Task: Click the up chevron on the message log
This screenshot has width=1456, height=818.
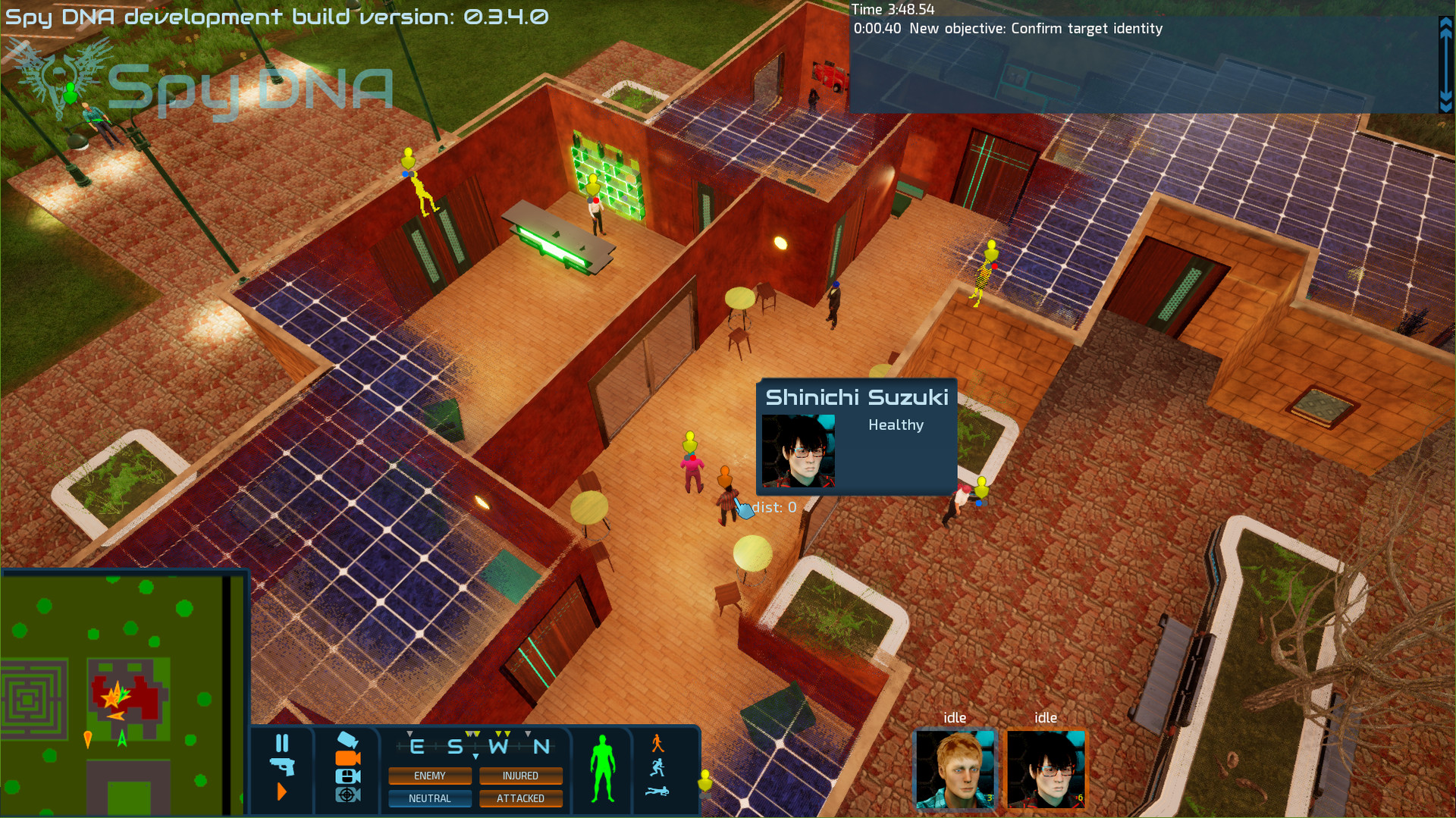Action: pyautogui.click(x=1445, y=24)
